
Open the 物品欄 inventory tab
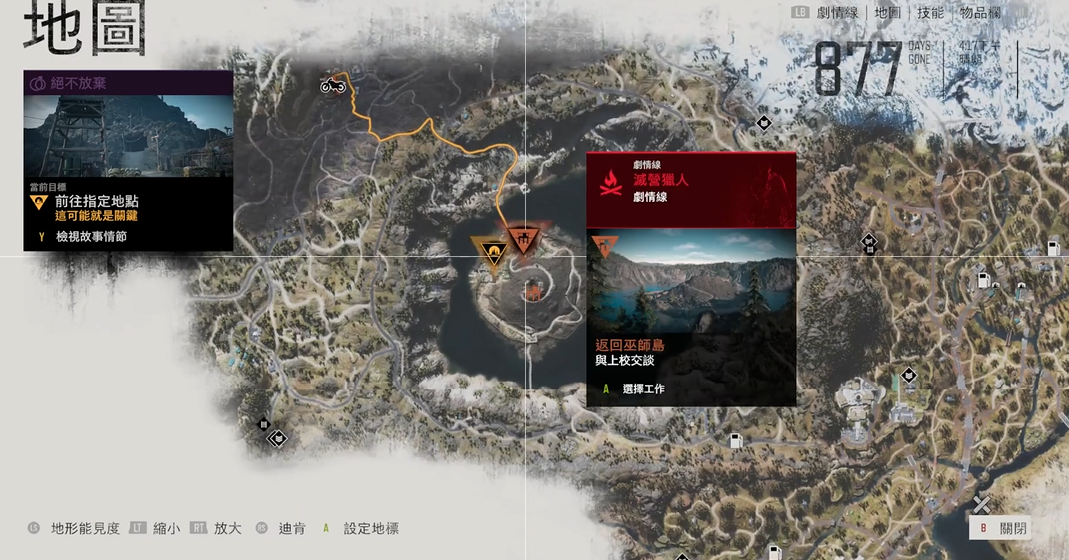[978, 13]
